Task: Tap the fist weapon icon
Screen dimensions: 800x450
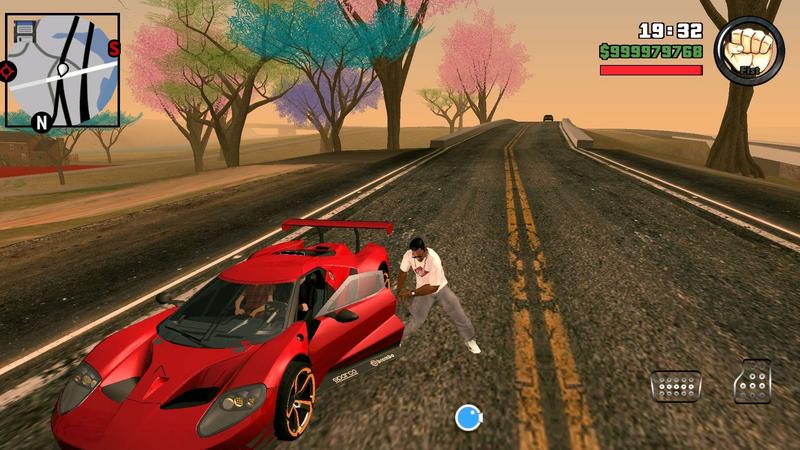Action: (749, 50)
